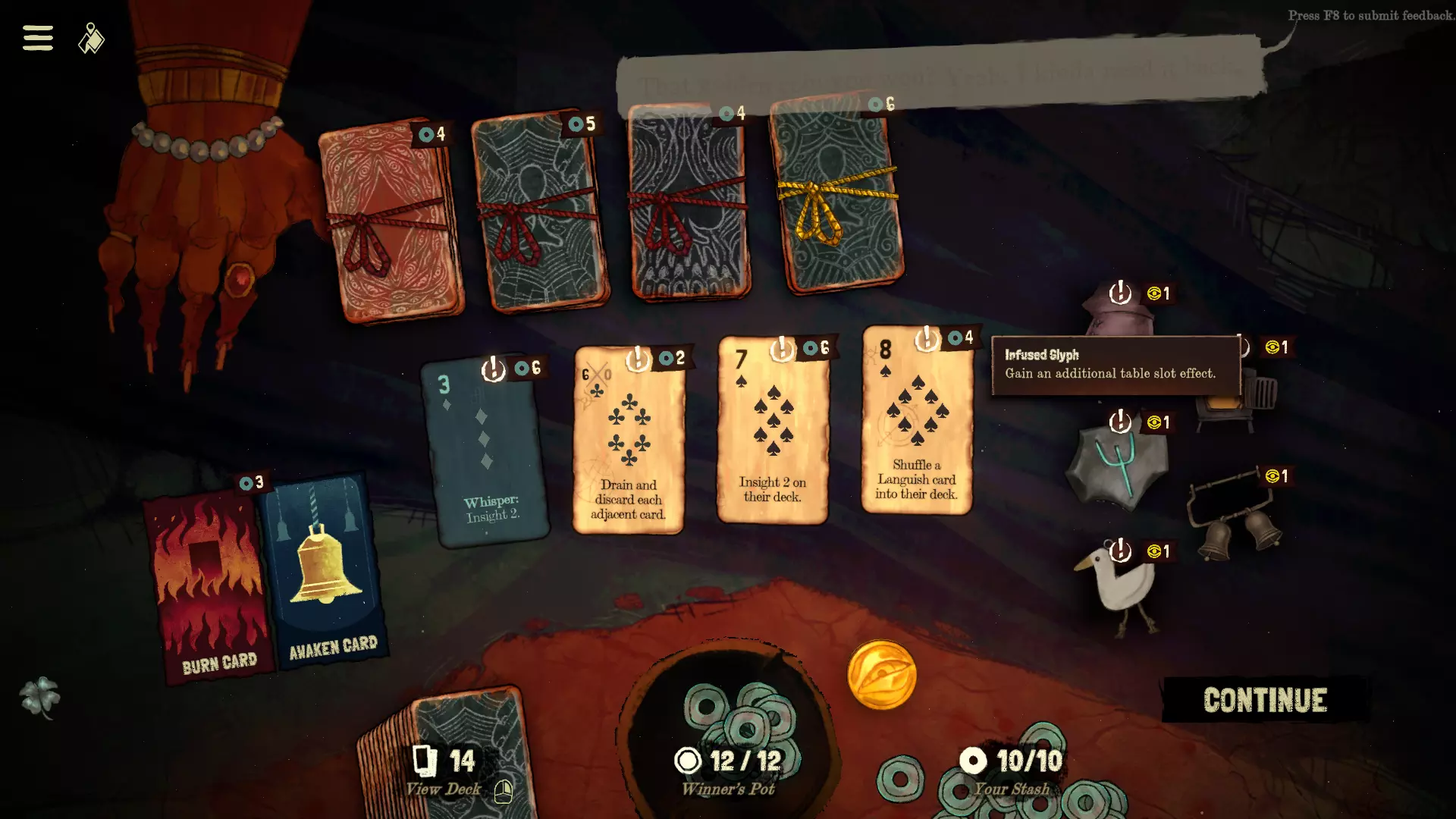Select the stone glyph trinket
This screenshot has width=1456, height=819.
(x=1116, y=464)
